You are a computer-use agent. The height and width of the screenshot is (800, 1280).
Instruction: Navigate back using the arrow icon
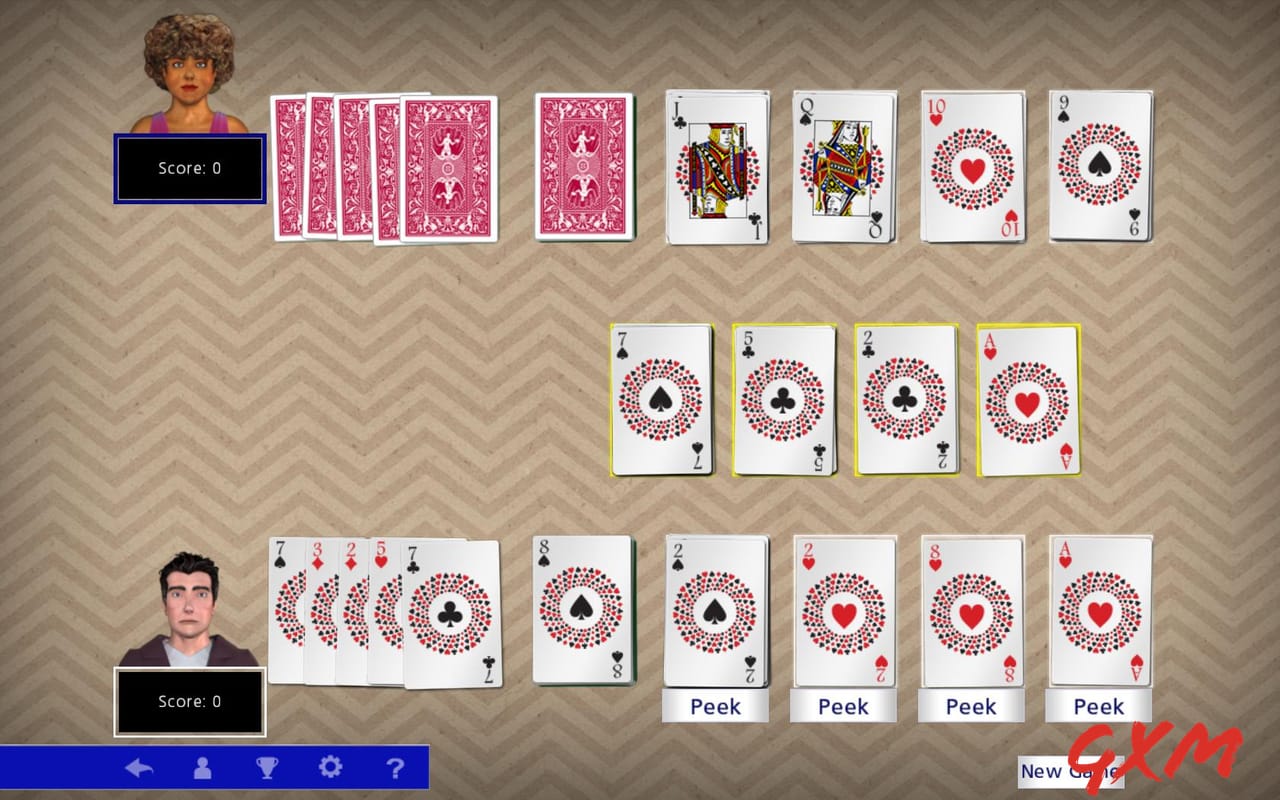click(140, 768)
